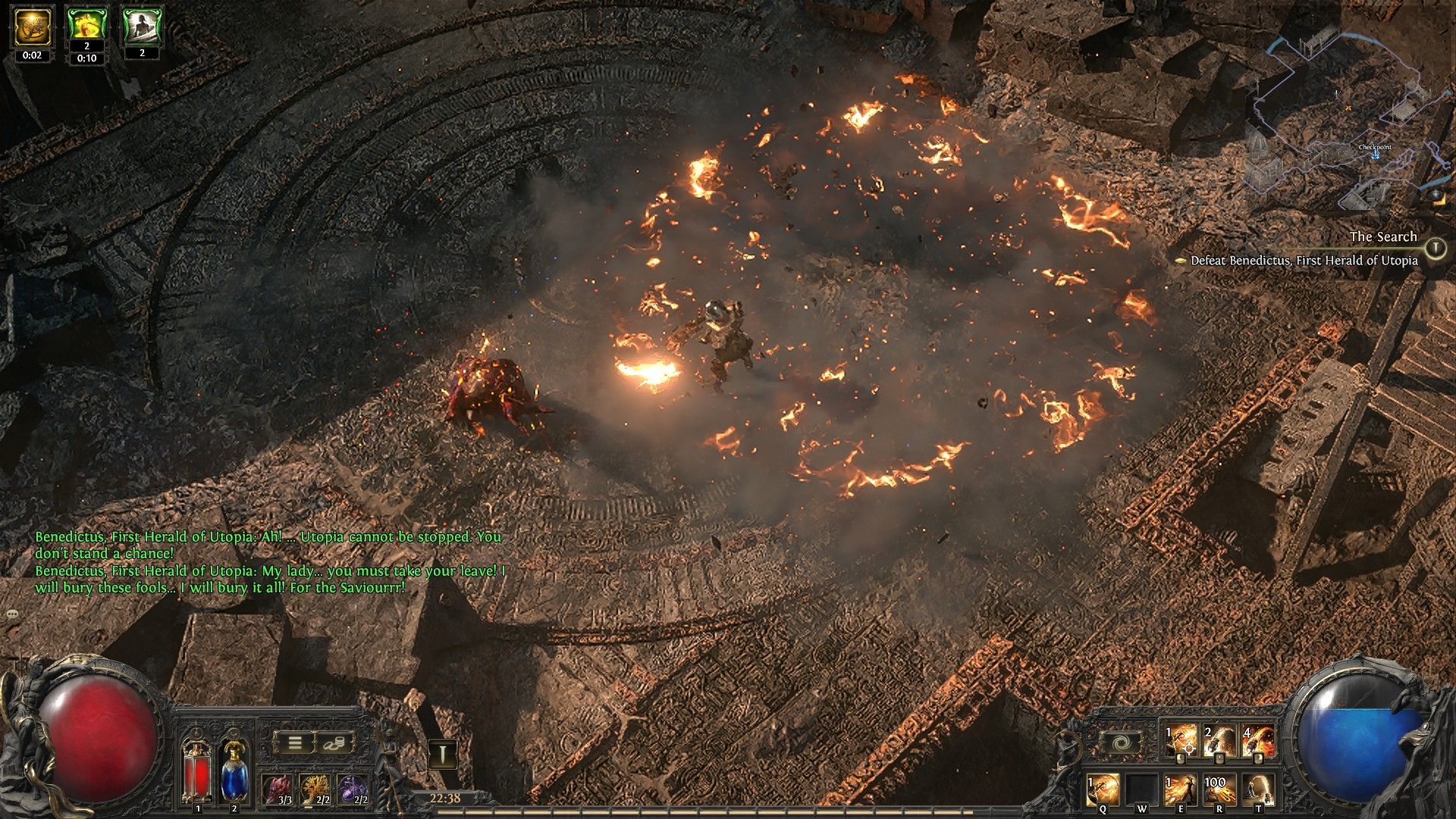Use the blue mana flask
This screenshot has height=819, width=1456.
point(234,771)
